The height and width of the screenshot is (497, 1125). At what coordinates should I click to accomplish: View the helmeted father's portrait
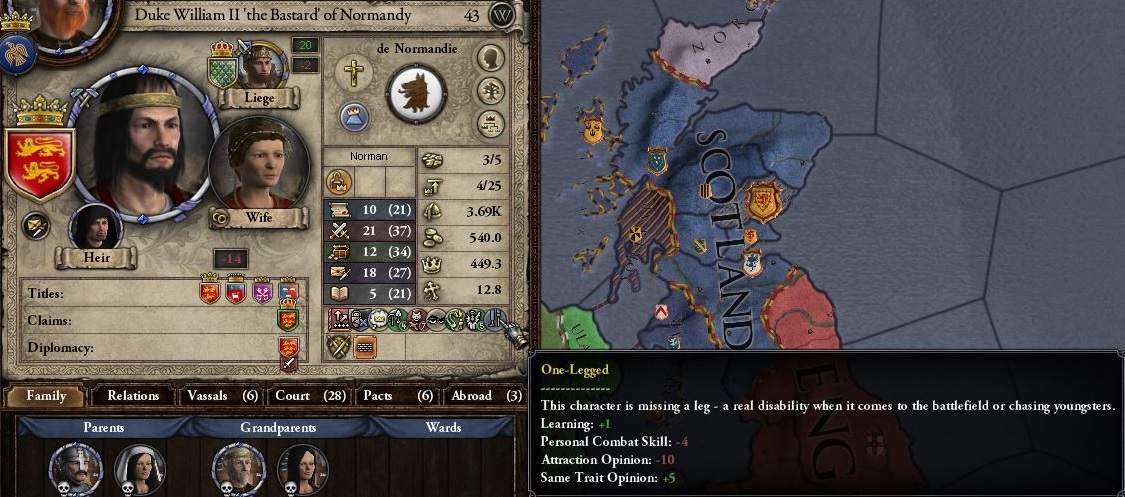[x=75, y=468]
